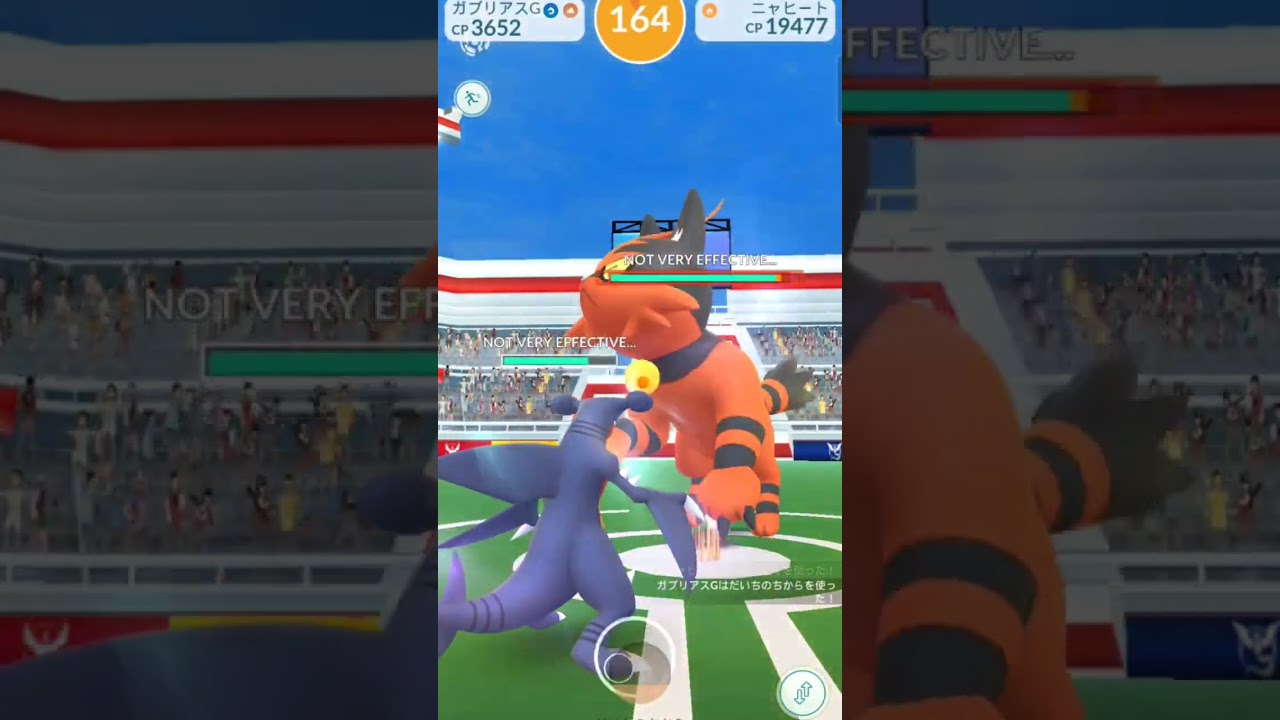Tap the faded Pokéball icon below the flee button

(638, 663)
